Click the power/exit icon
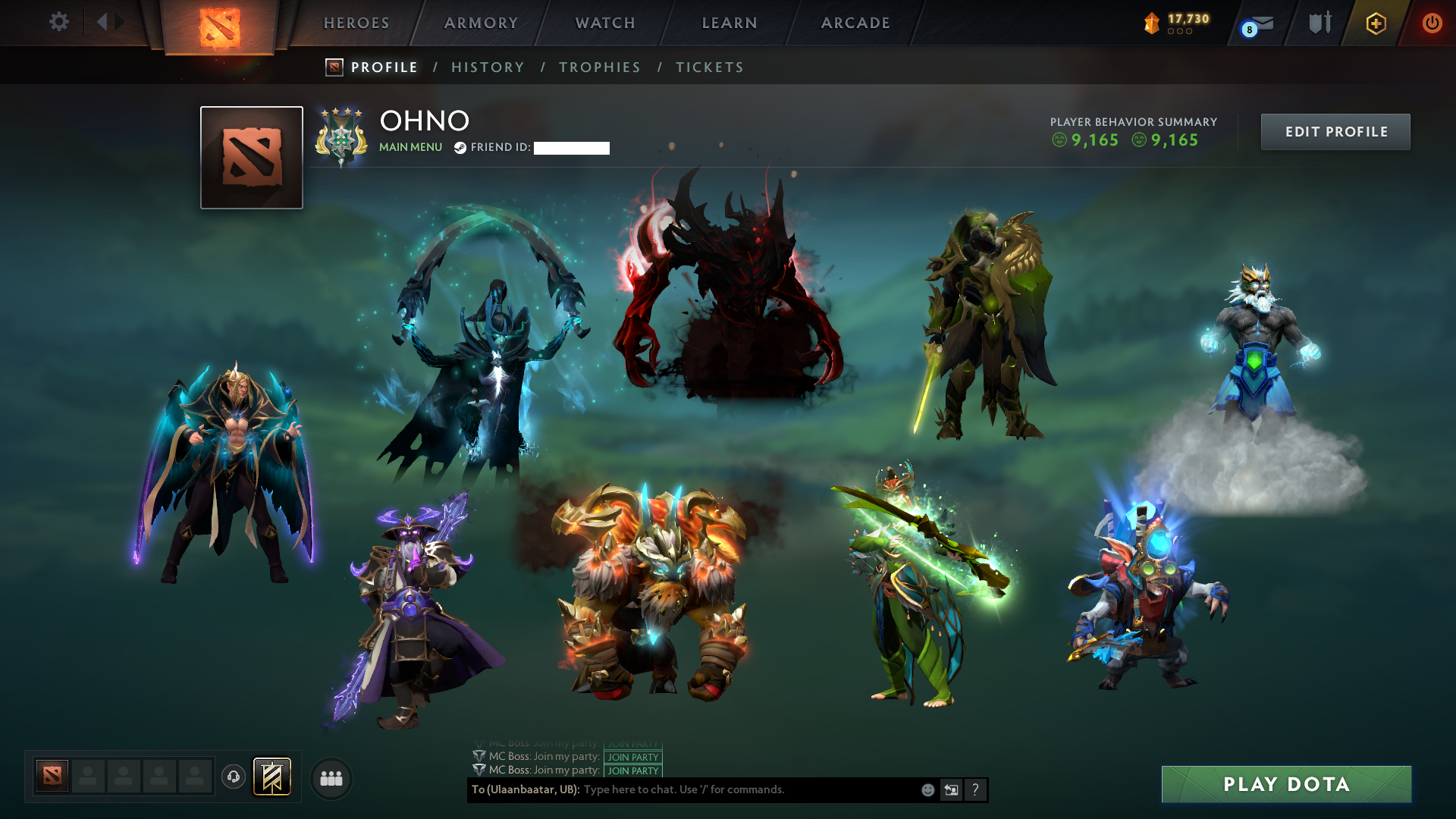Viewport: 1456px width, 819px height. 1432,23
